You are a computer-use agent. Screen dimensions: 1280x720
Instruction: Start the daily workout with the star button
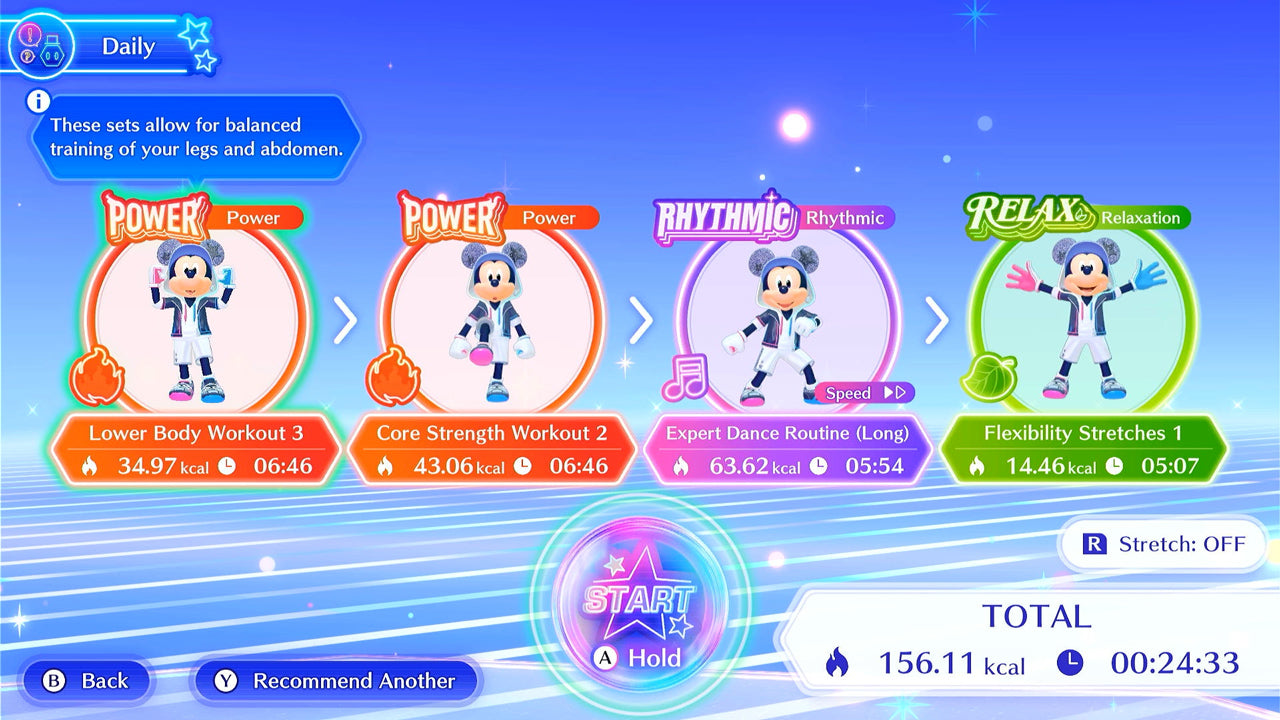638,598
